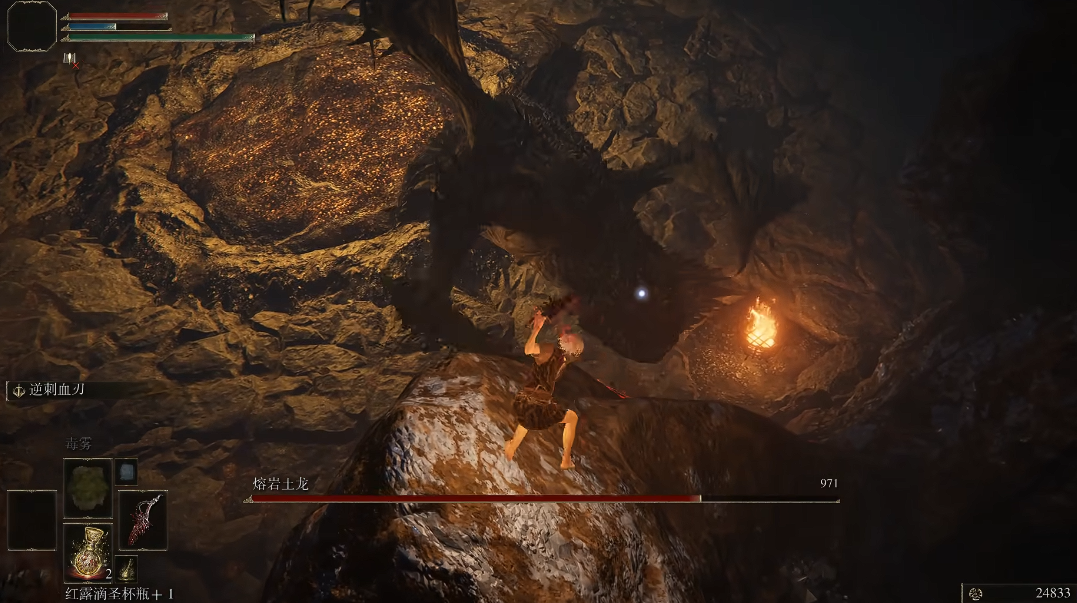Select the poison mist spell slot
1077x603 pixels.
coord(88,488)
